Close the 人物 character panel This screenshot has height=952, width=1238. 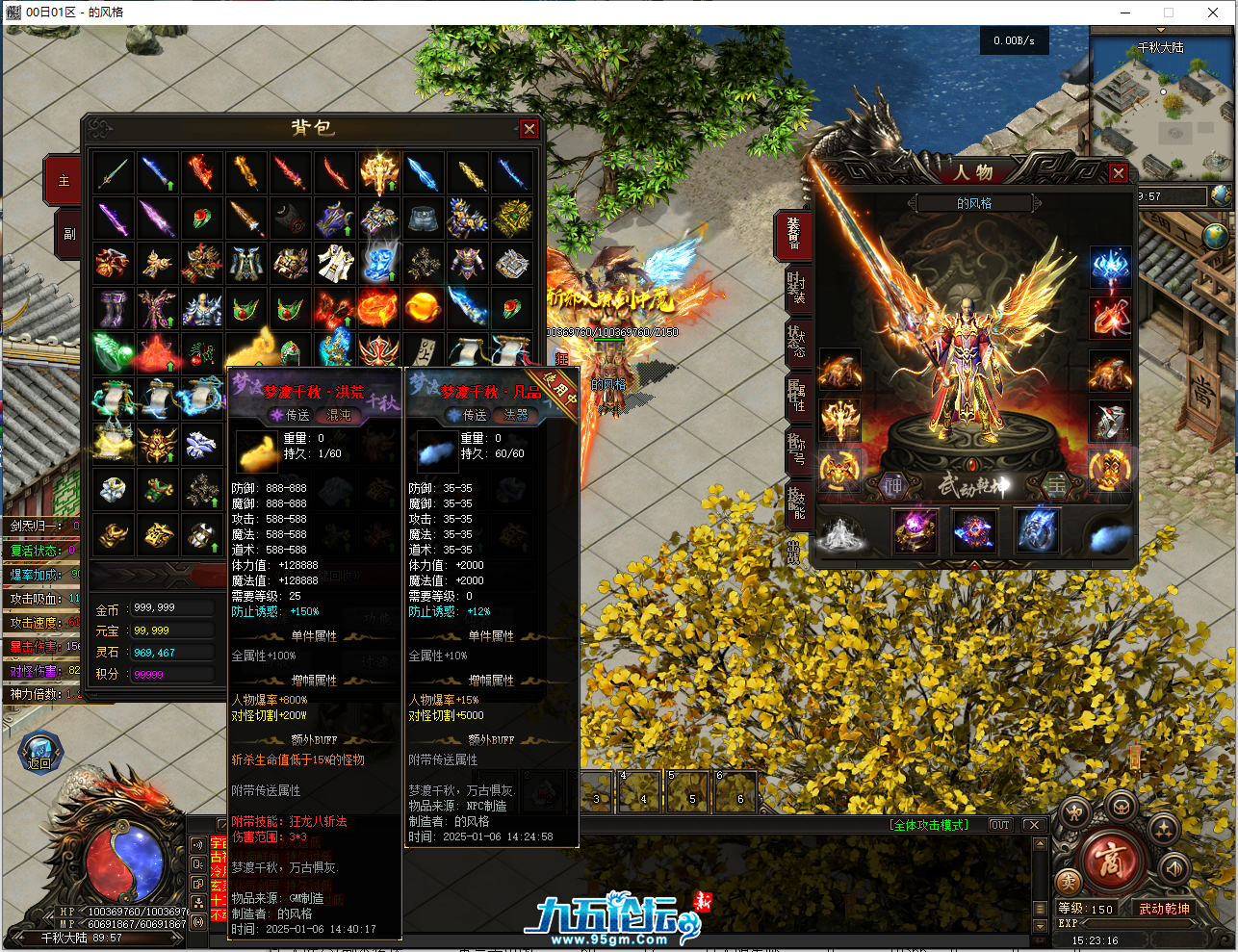tap(1118, 173)
